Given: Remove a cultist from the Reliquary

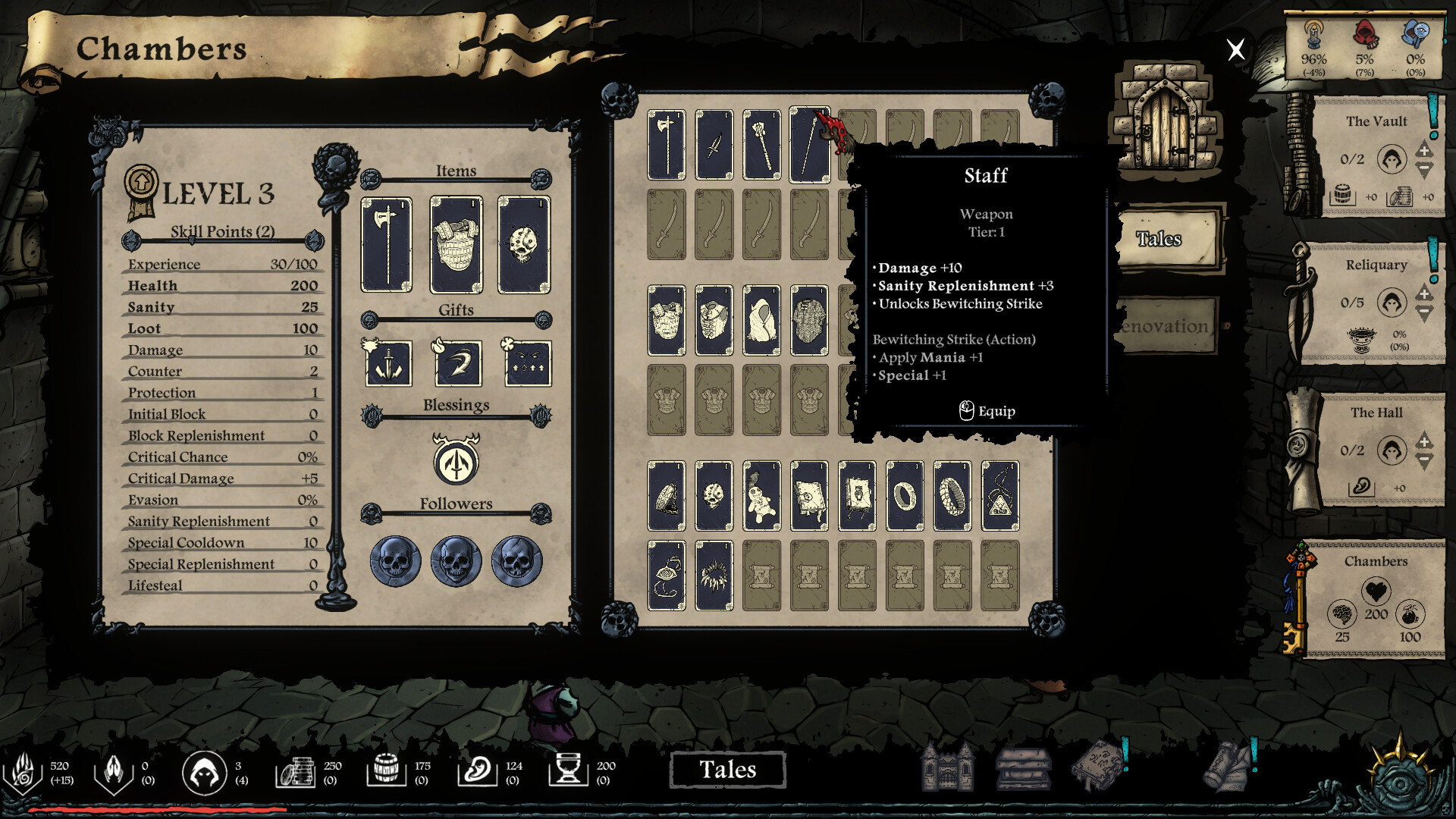Looking at the screenshot, I should (x=1423, y=312).
